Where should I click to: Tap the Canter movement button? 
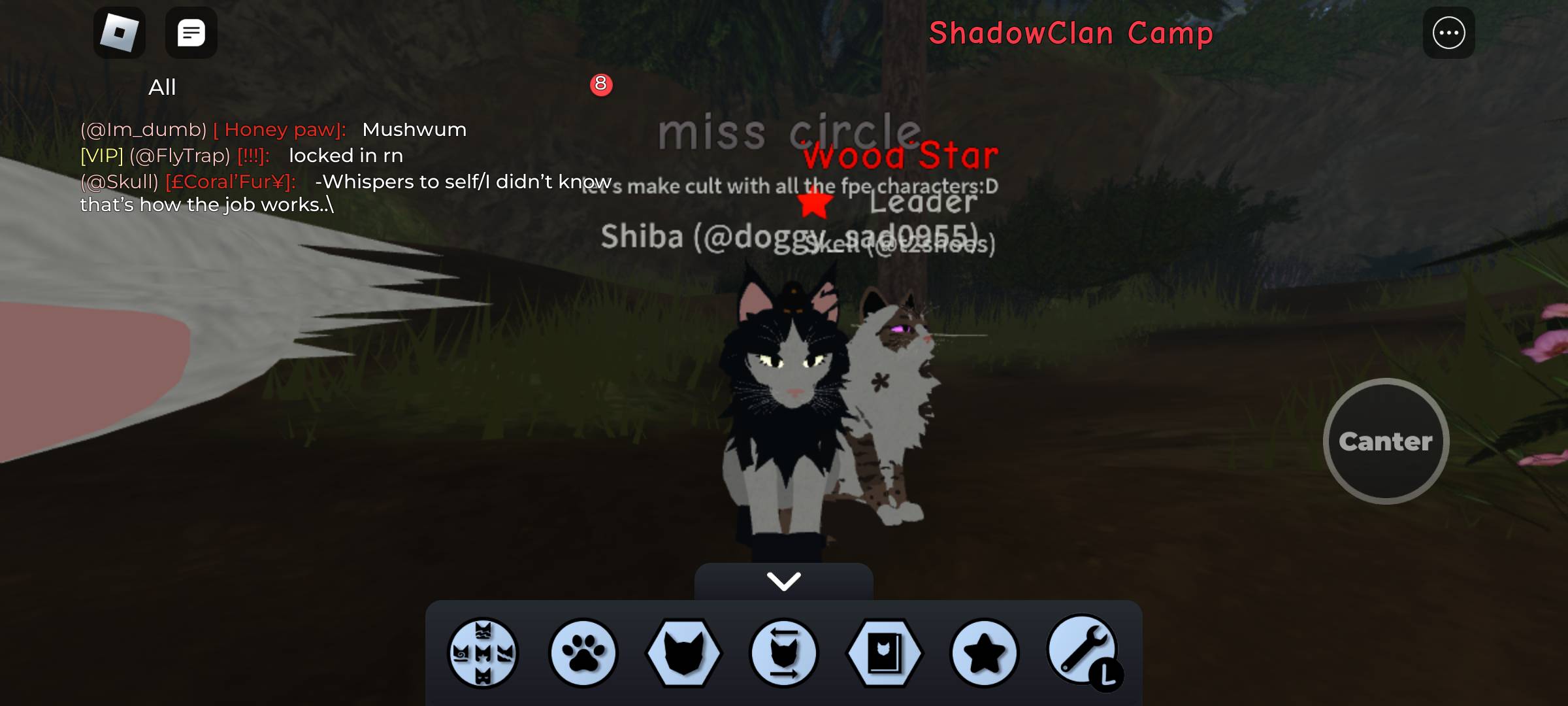click(1386, 441)
